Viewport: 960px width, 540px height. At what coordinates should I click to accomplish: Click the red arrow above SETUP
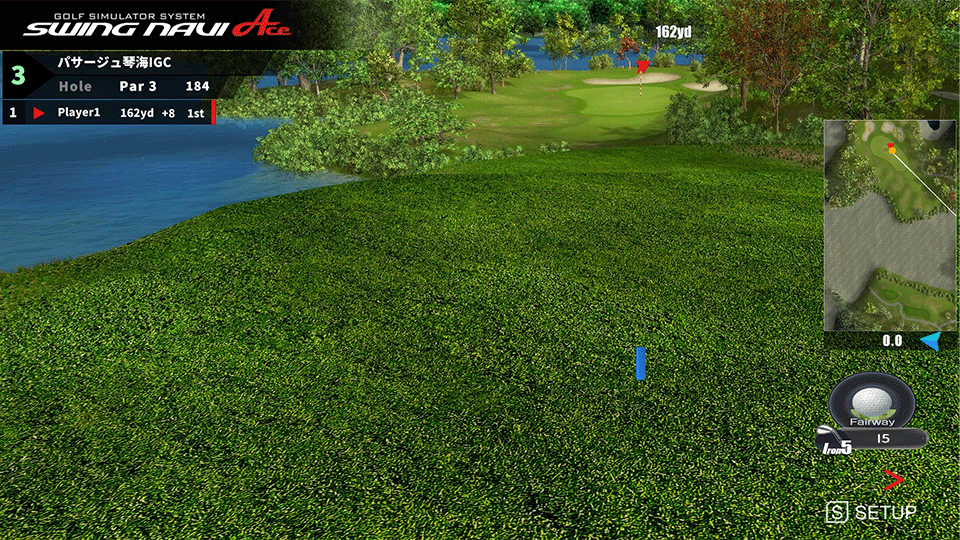click(x=893, y=480)
